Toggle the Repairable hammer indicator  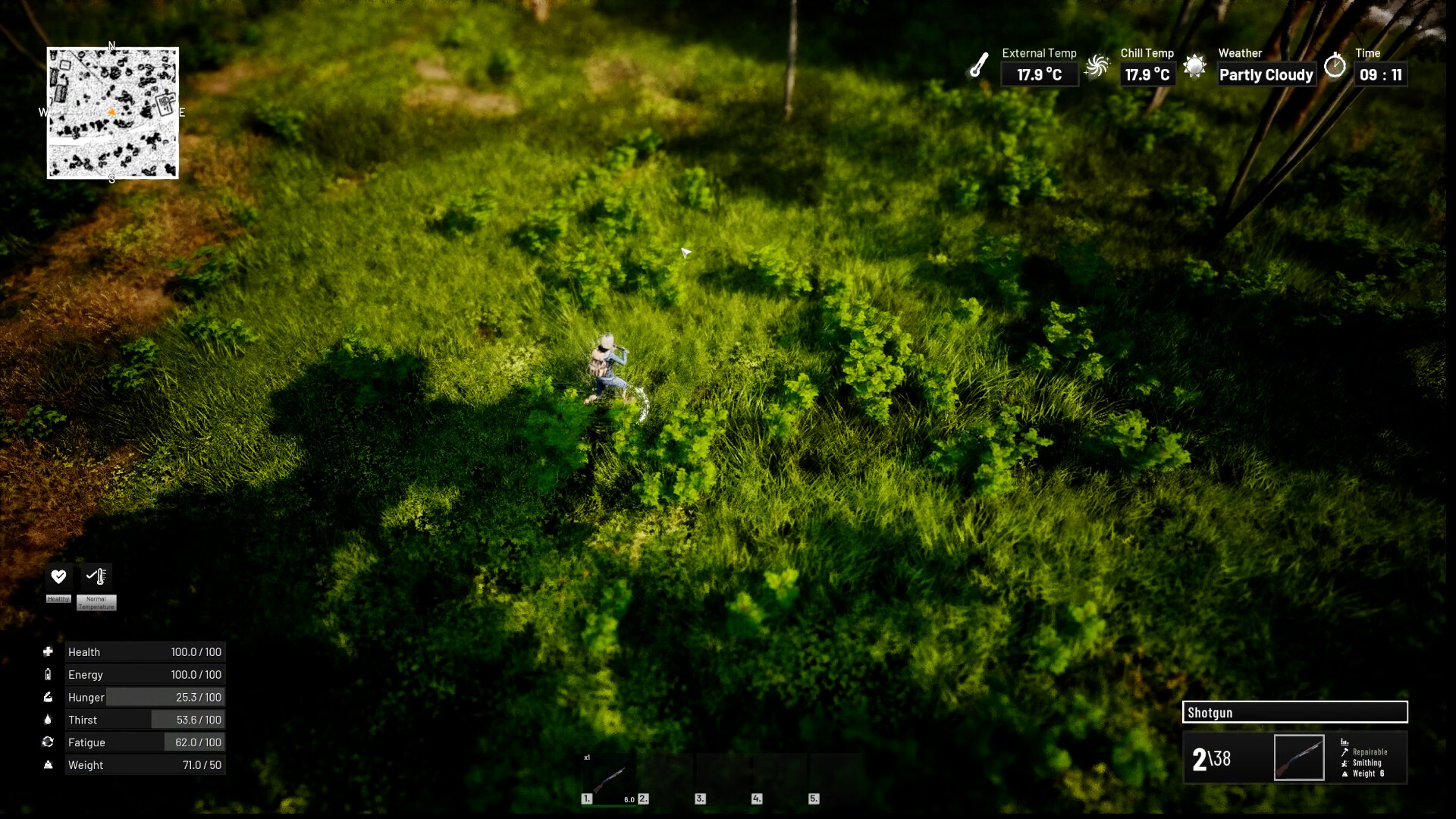(1343, 754)
